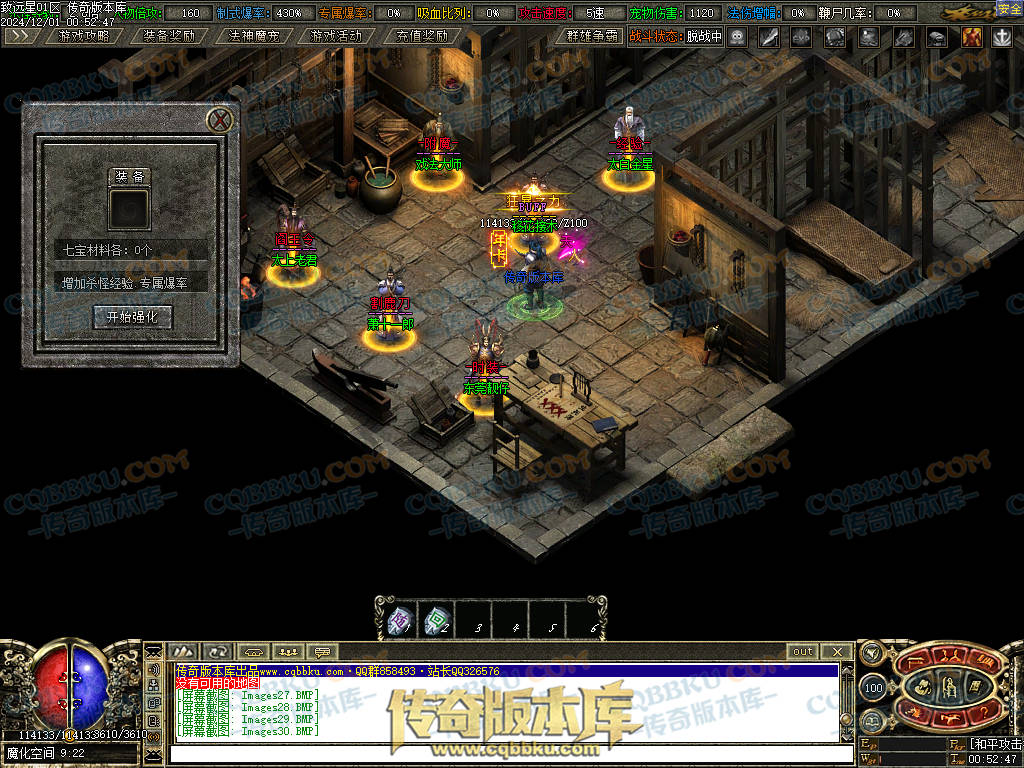Click the skull icon in the top bar
The width and height of the screenshot is (1024, 768).
737,37
